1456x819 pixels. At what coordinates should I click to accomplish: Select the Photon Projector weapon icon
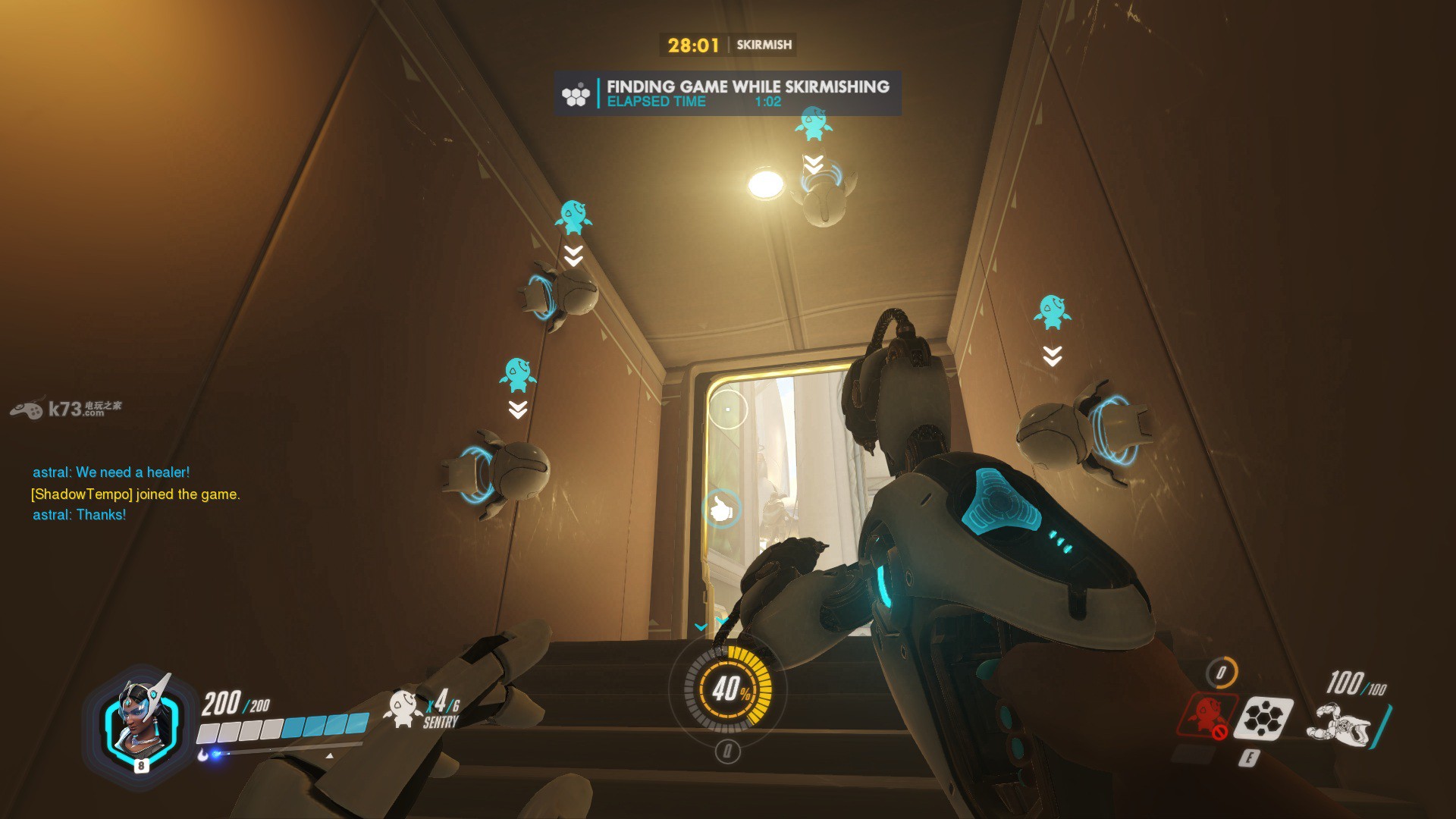click(x=1338, y=723)
